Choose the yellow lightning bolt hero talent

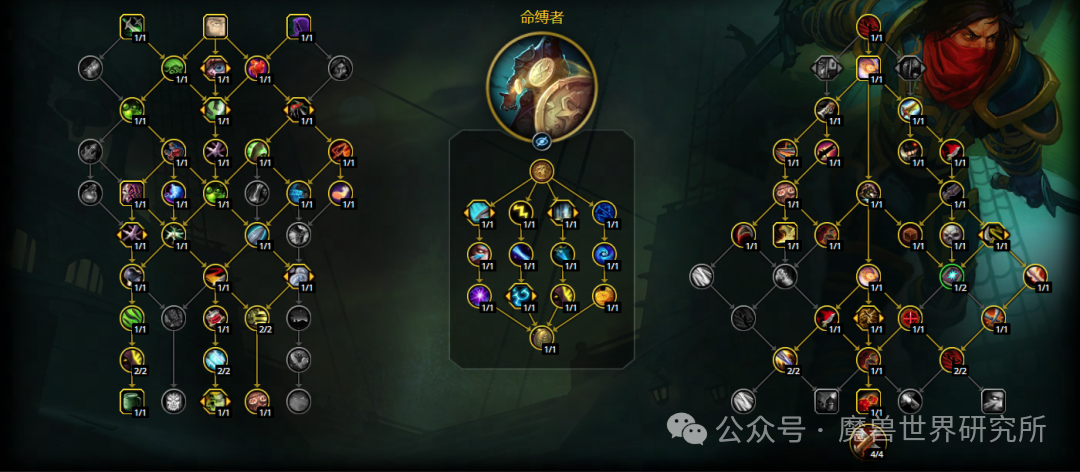click(519, 212)
